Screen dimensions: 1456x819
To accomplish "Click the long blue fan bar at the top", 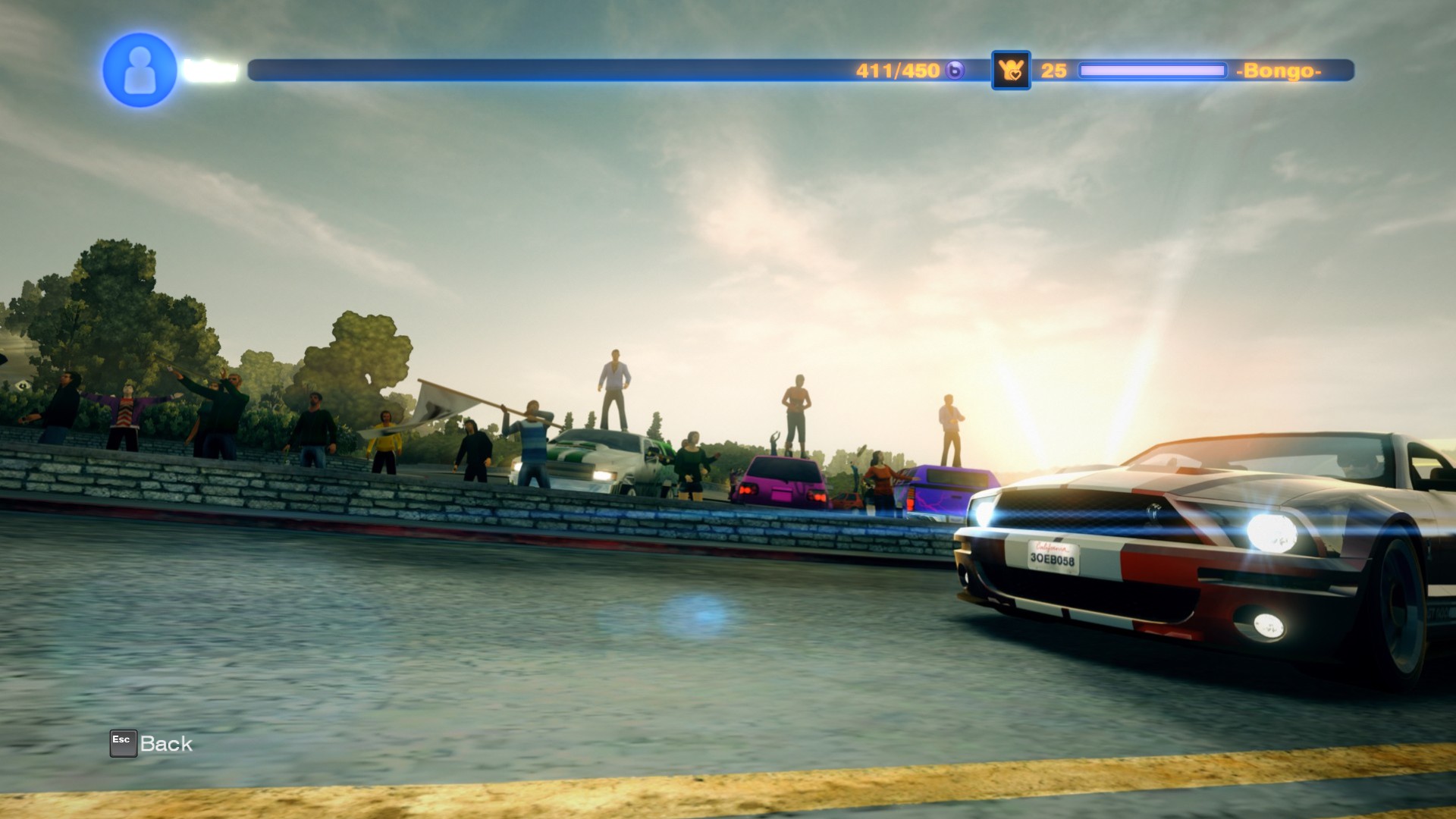I will (531, 68).
